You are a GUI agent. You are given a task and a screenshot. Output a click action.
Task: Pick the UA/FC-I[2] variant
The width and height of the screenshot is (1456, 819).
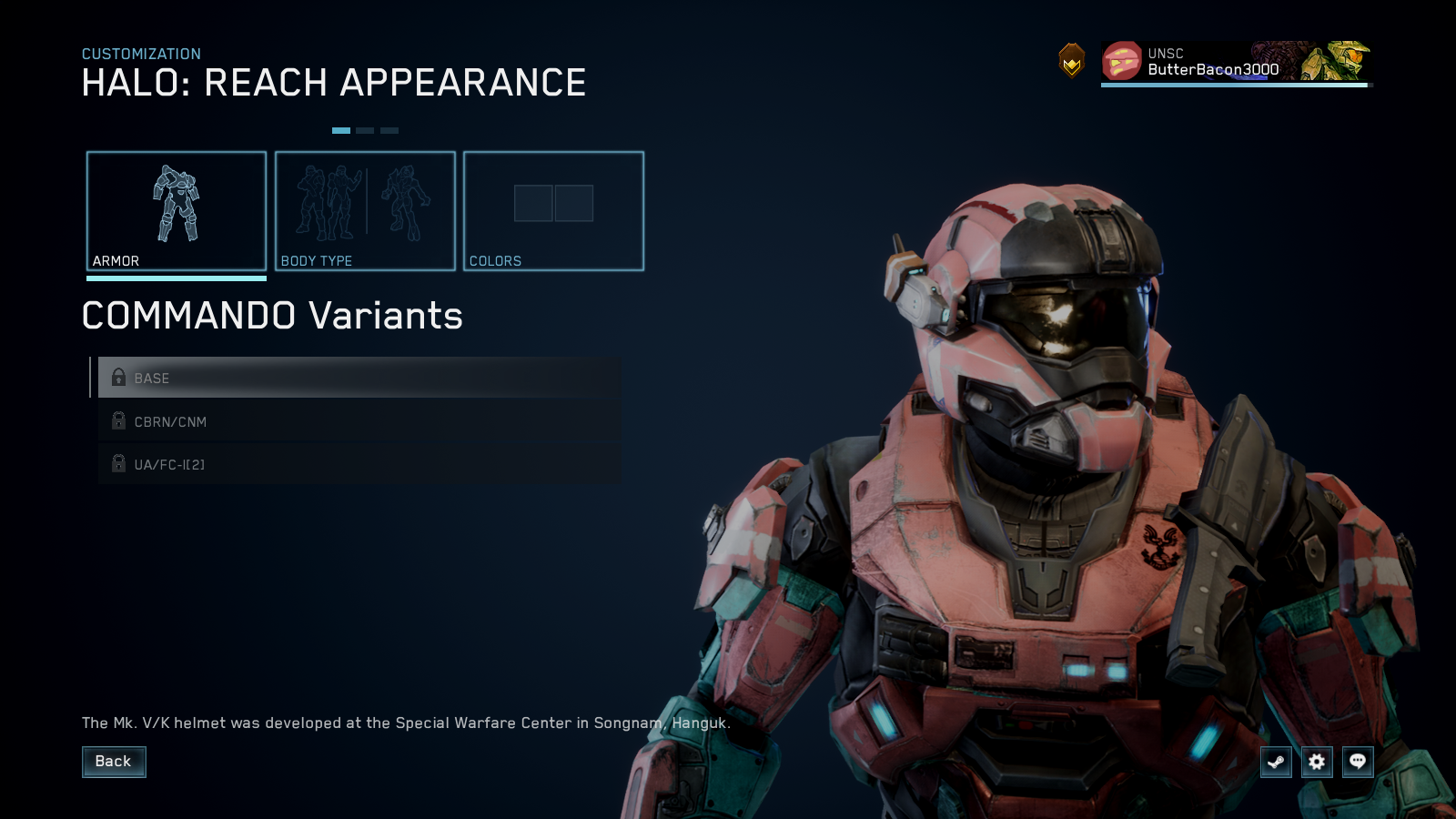click(x=359, y=464)
